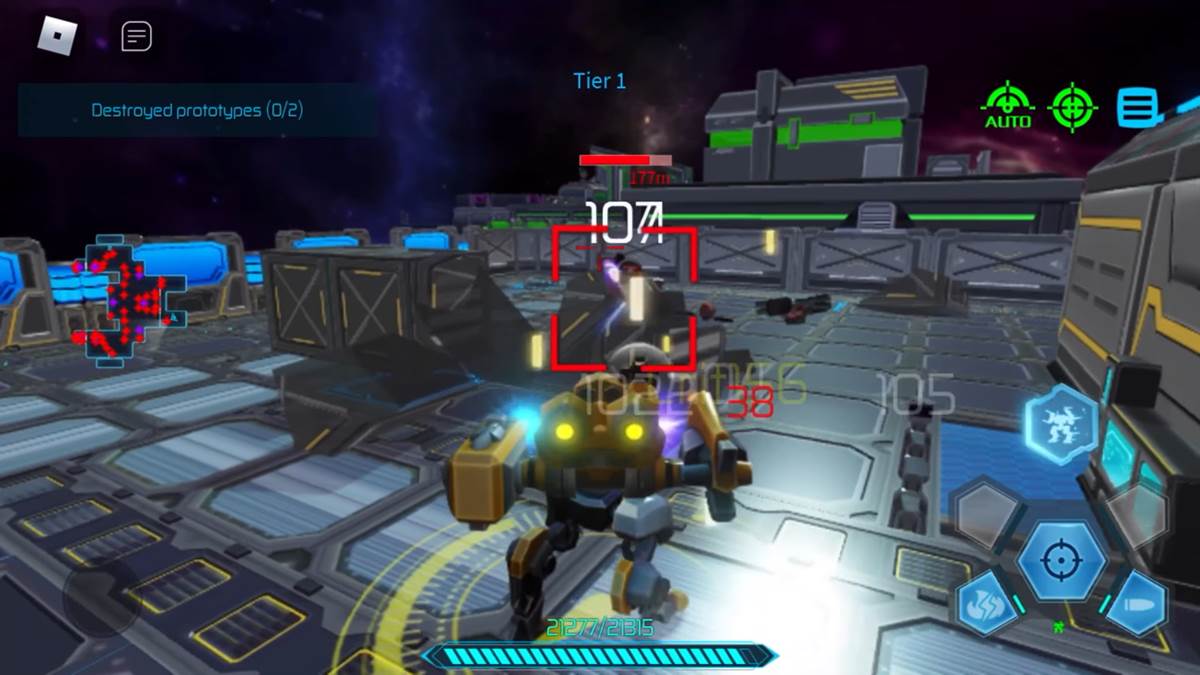1200x675 pixels.
Task: Activate the mech robot ability hexagon
Action: click(1061, 422)
